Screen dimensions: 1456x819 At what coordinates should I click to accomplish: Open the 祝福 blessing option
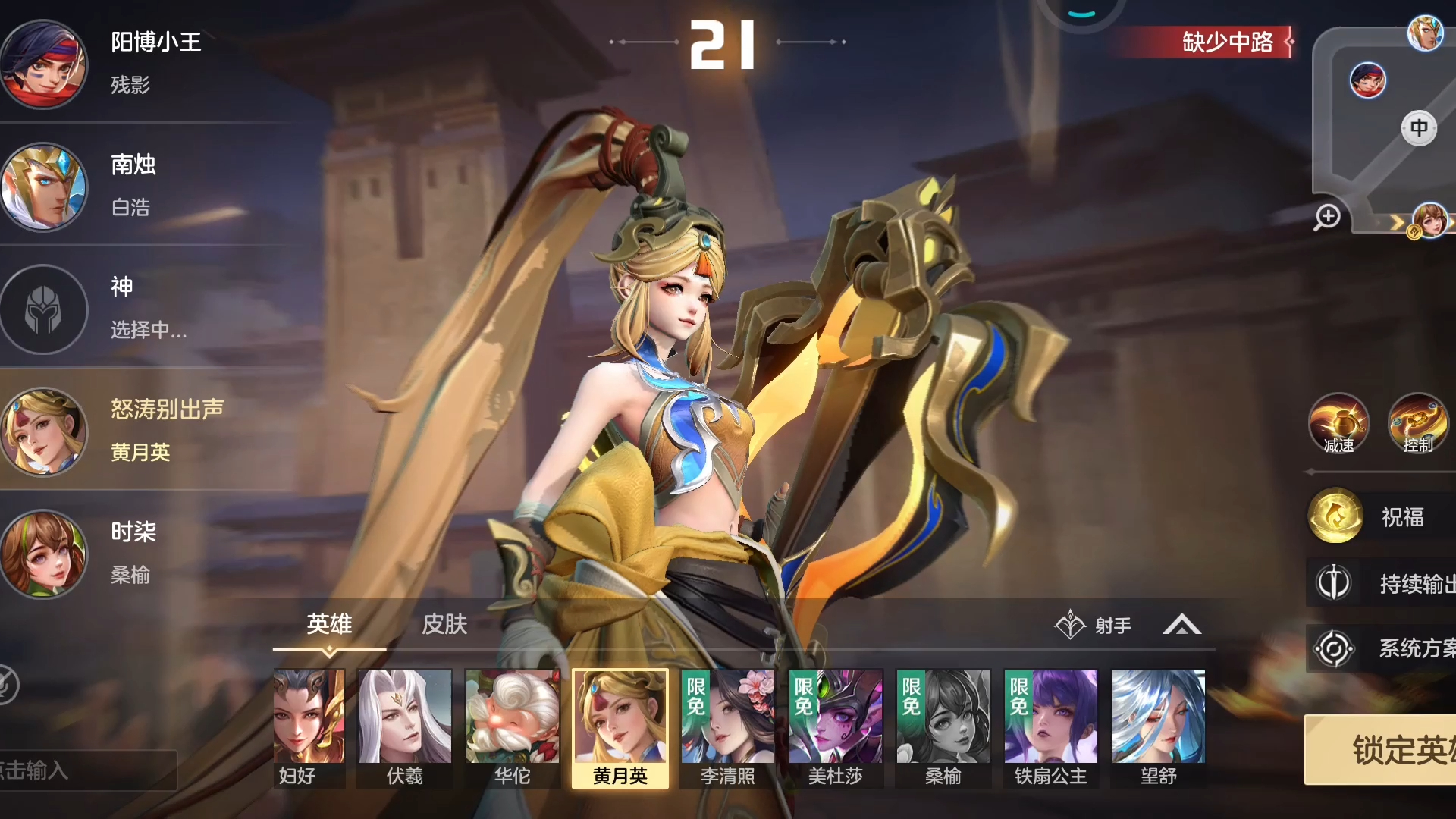point(1382,516)
